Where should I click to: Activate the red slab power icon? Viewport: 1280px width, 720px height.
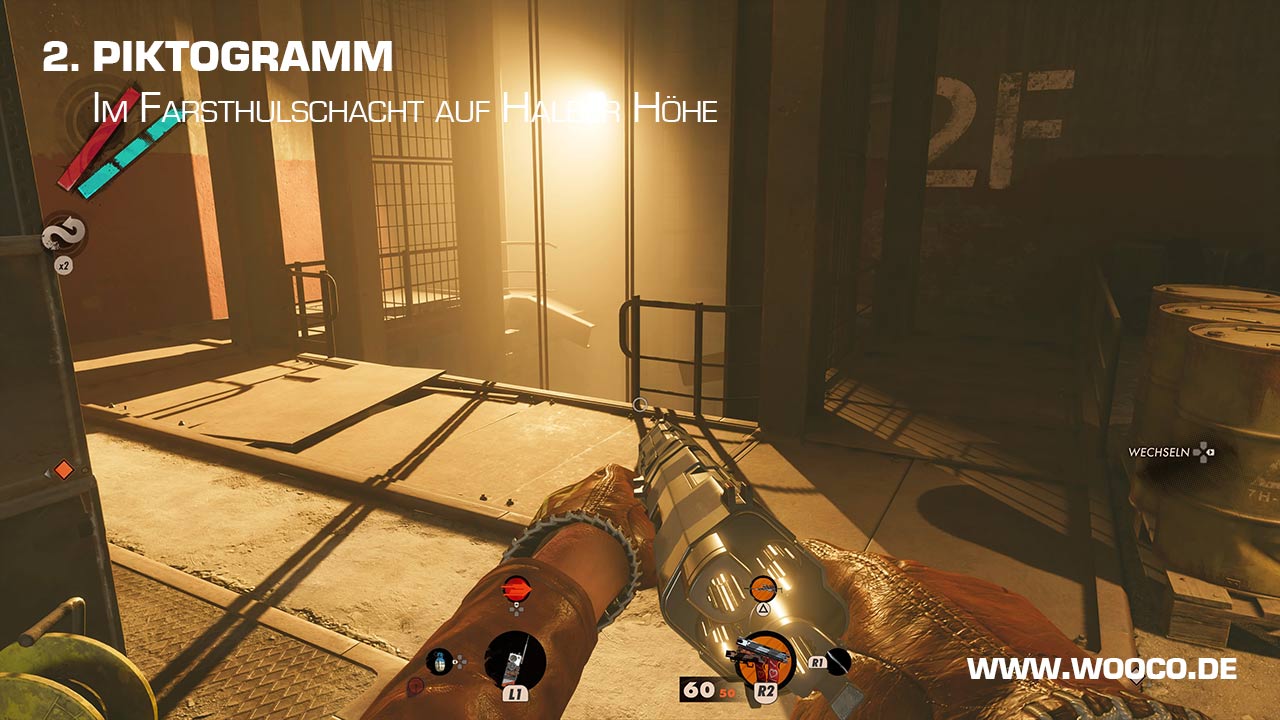(x=516, y=587)
